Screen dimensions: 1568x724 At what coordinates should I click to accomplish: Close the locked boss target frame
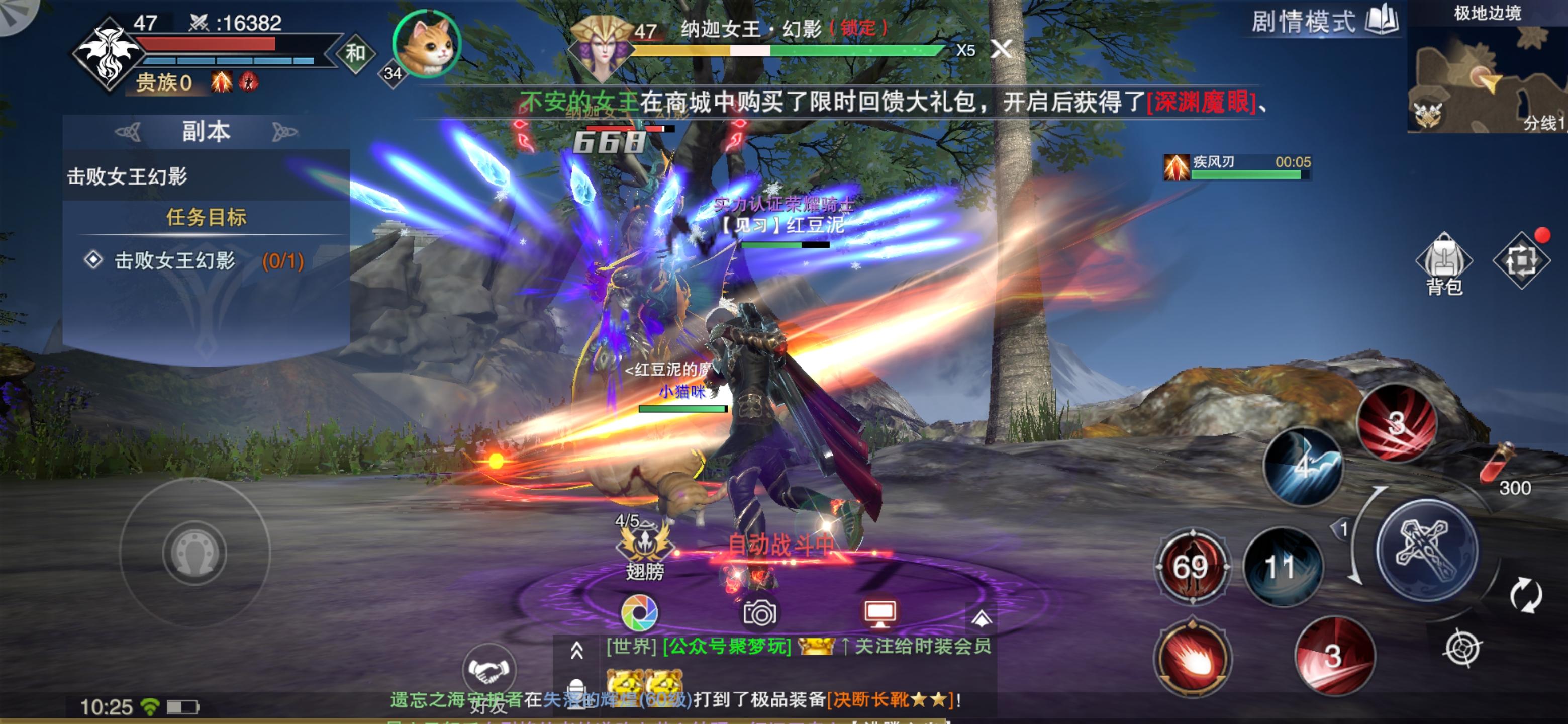1001,49
